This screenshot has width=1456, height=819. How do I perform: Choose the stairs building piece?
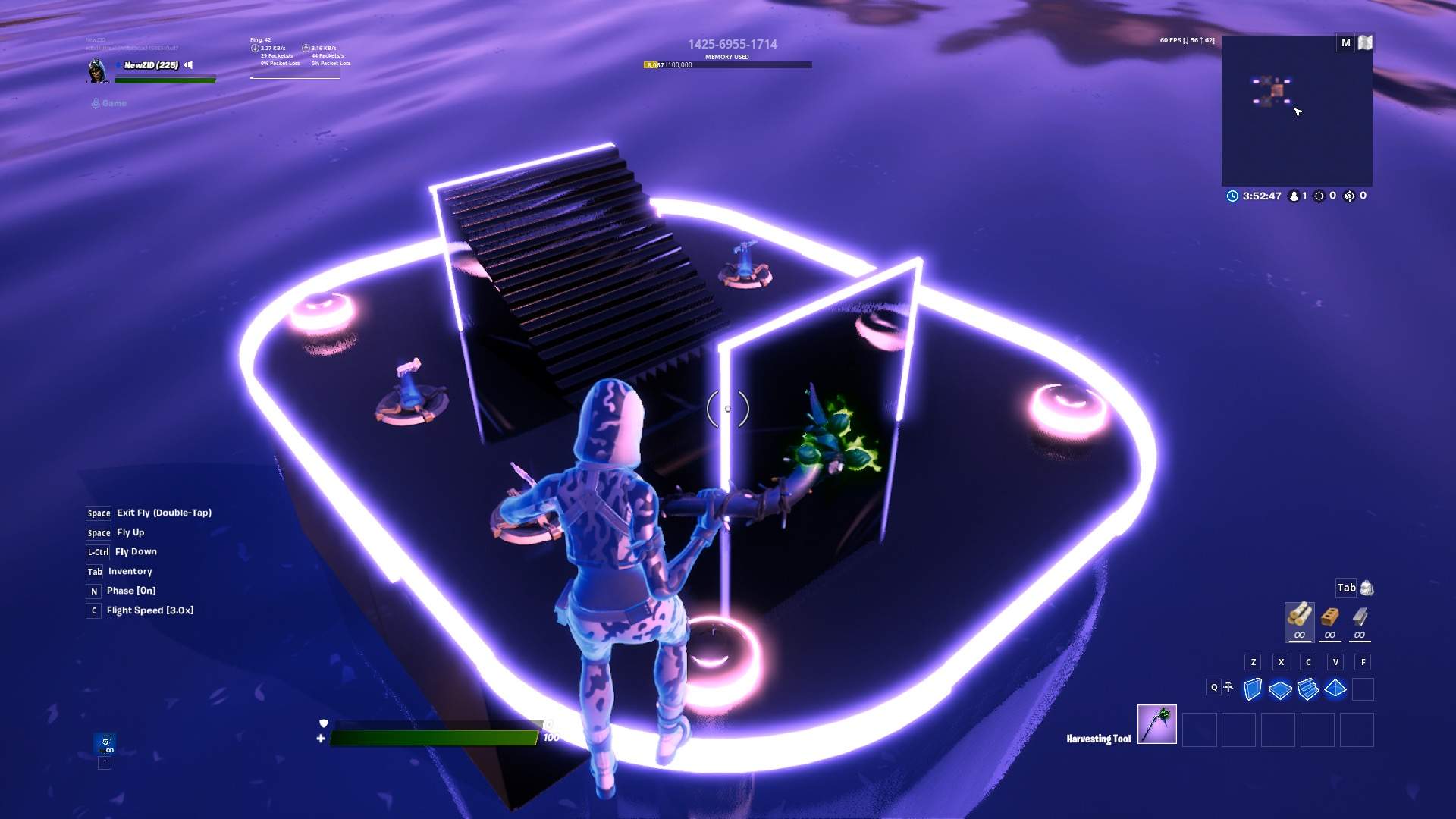tap(1307, 689)
